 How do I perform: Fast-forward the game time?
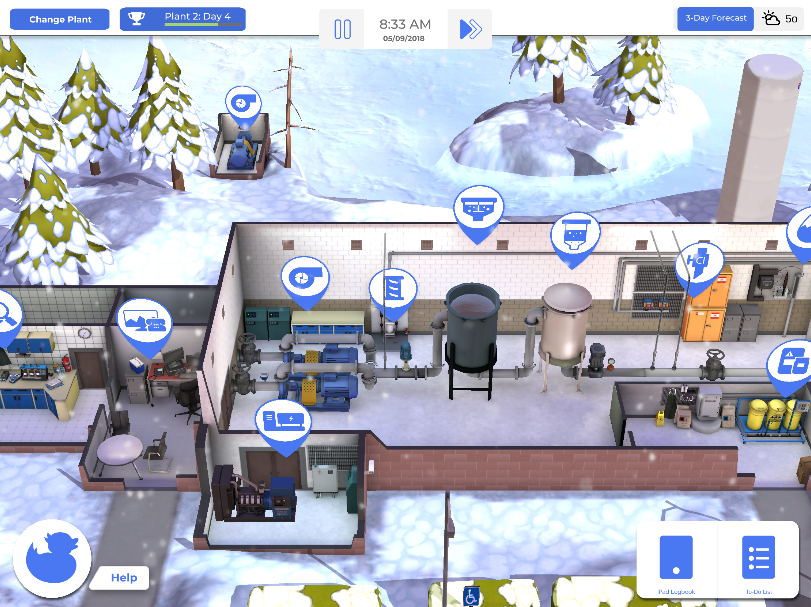click(469, 29)
